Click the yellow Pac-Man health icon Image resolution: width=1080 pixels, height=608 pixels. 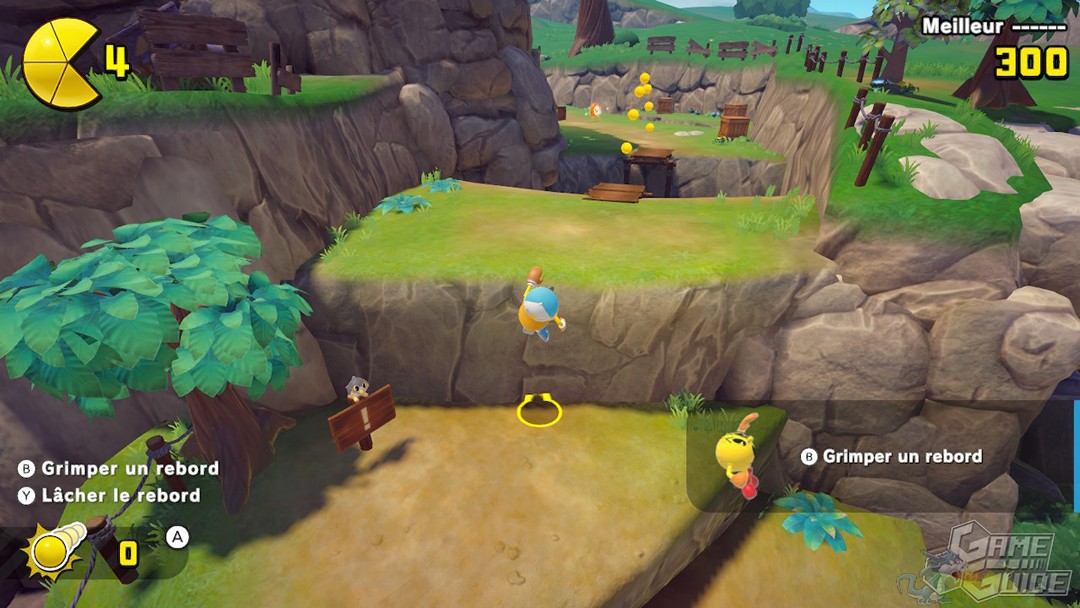coord(62,63)
